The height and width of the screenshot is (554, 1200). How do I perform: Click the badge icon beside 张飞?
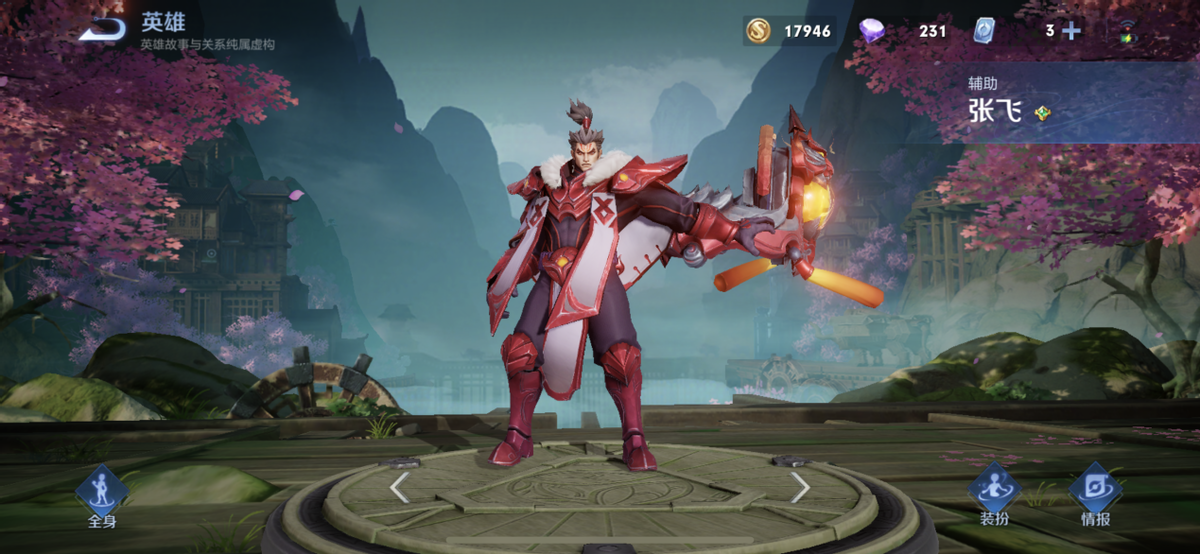tap(1042, 113)
